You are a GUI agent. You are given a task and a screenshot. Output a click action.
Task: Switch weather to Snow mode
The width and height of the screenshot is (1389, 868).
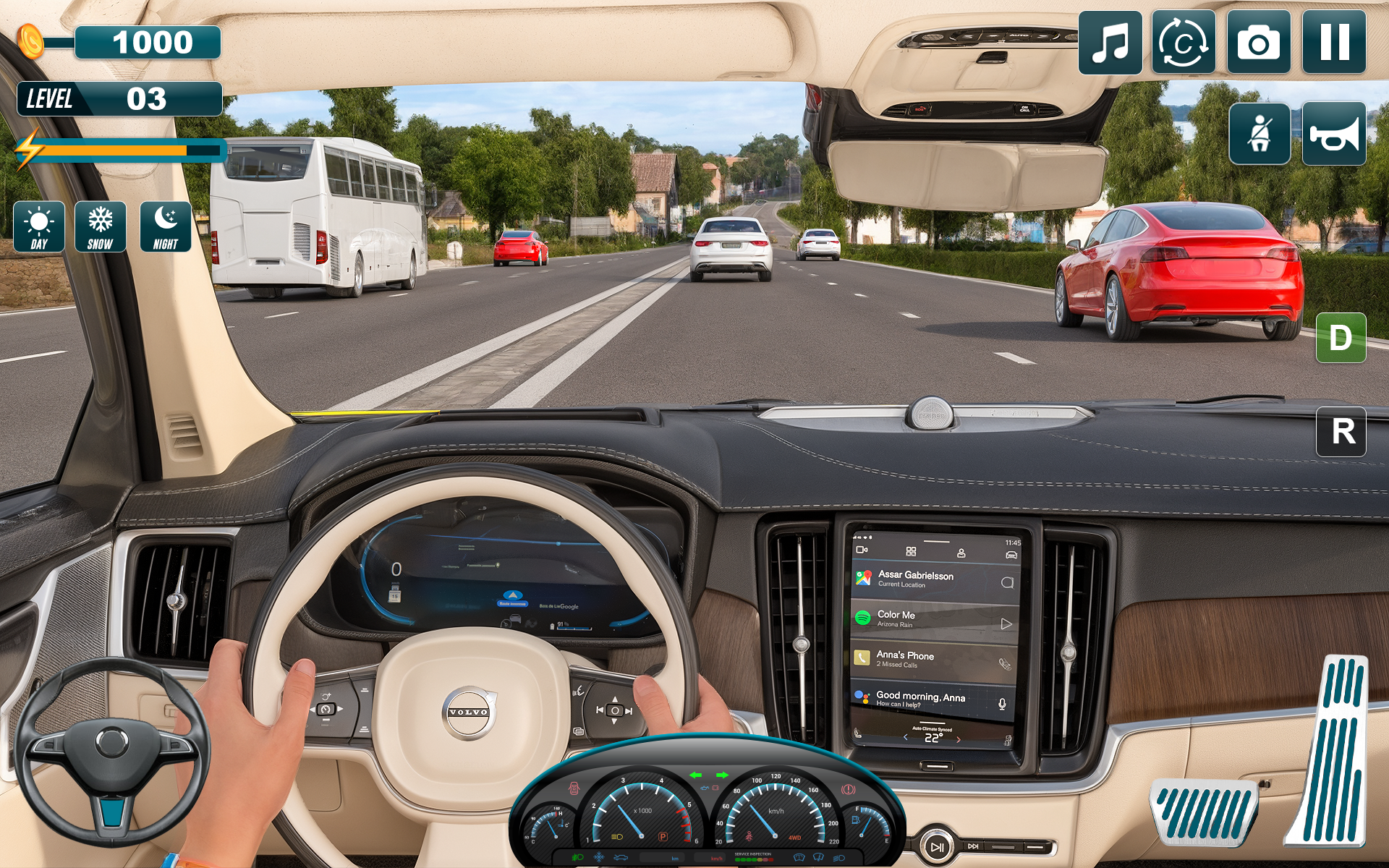[x=101, y=226]
